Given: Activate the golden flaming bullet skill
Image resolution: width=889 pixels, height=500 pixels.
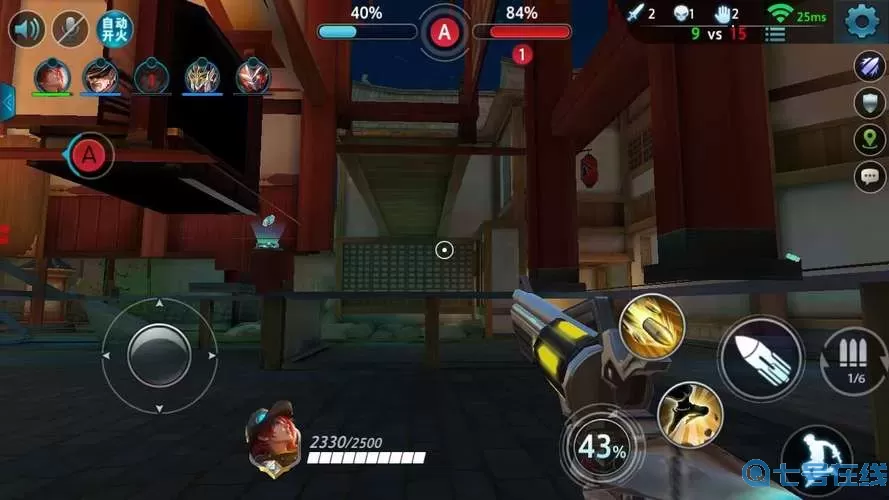Looking at the screenshot, I should (x=651, y=327).
